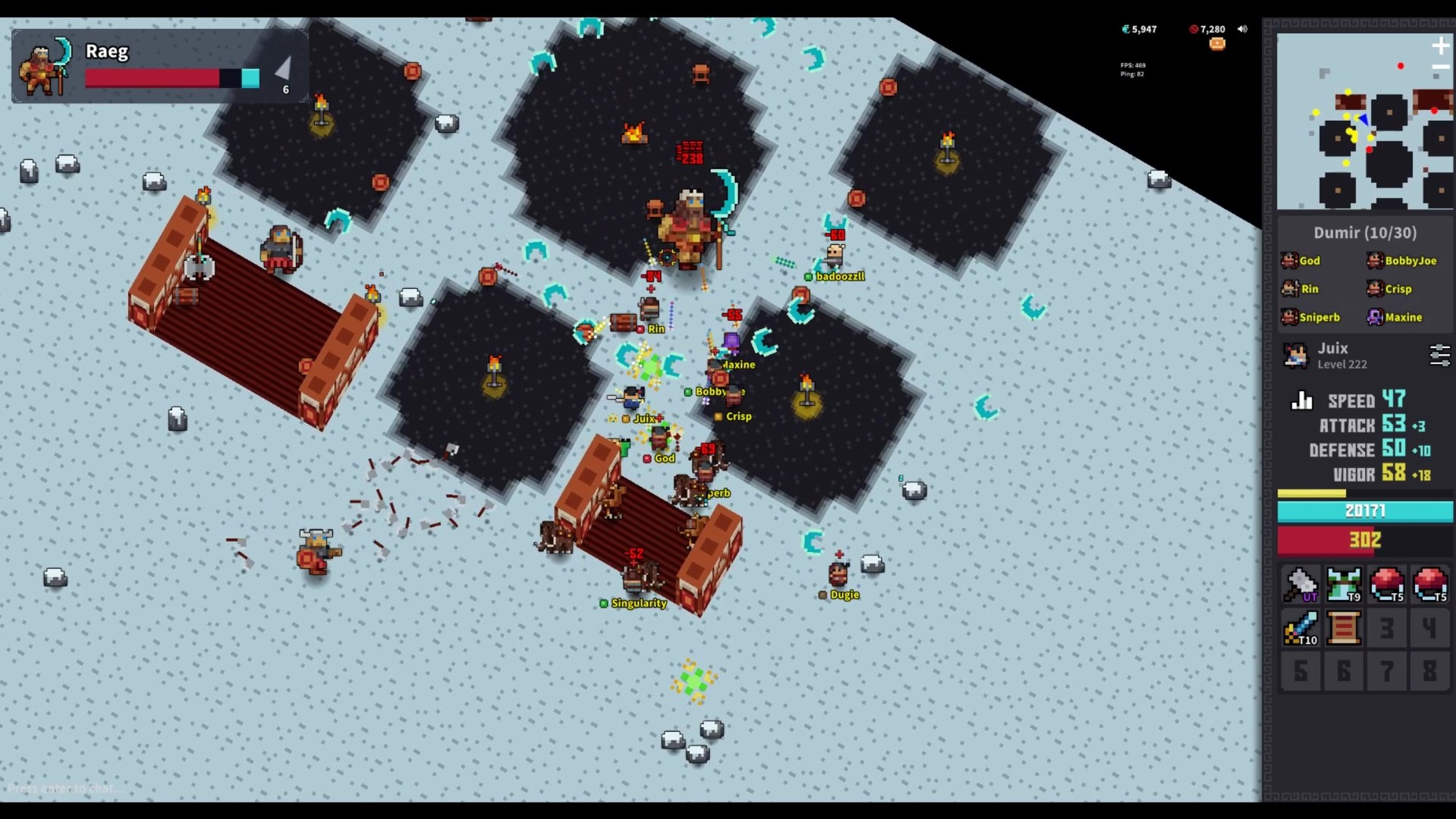Select the T10 sword in the inventory

[x=1300, y=629]
